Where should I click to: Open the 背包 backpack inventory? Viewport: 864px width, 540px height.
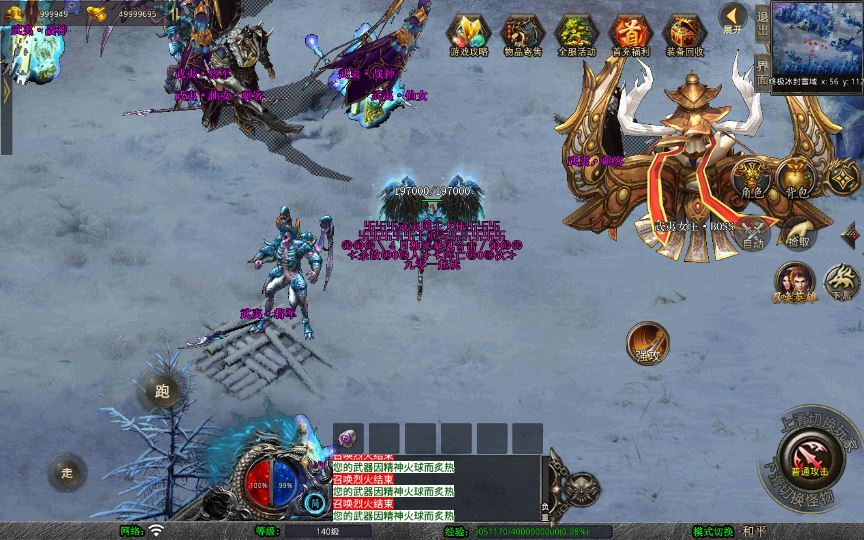[x=797, y=178]
